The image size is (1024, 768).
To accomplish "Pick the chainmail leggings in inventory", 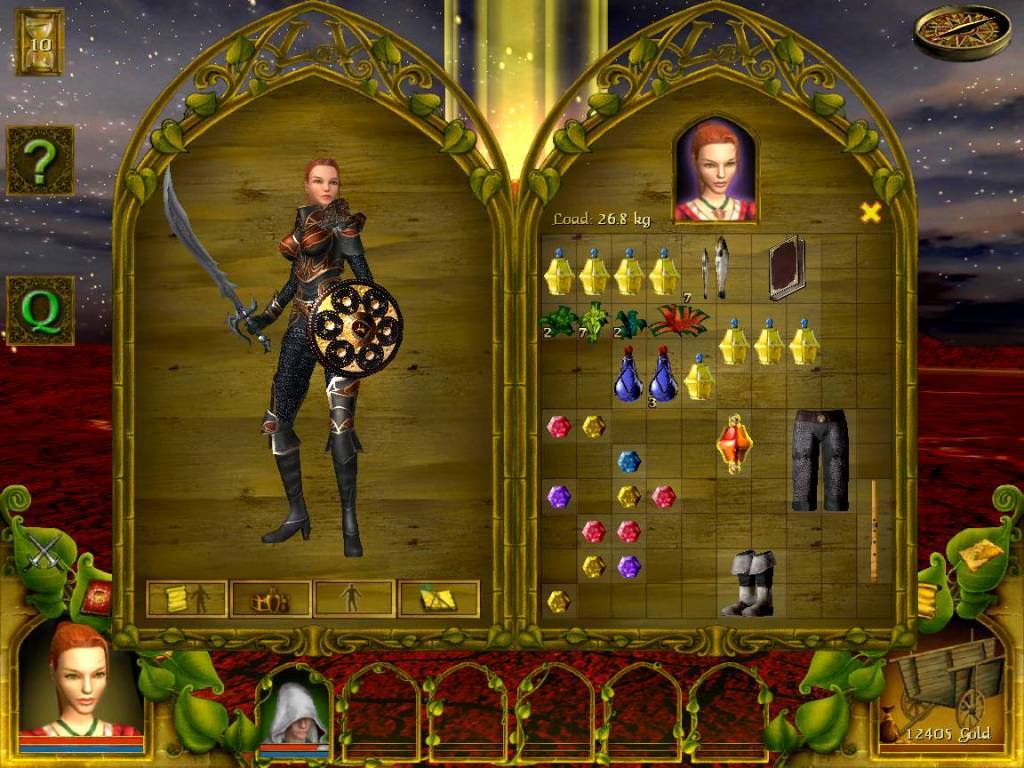I will click(x=819, y=458).
